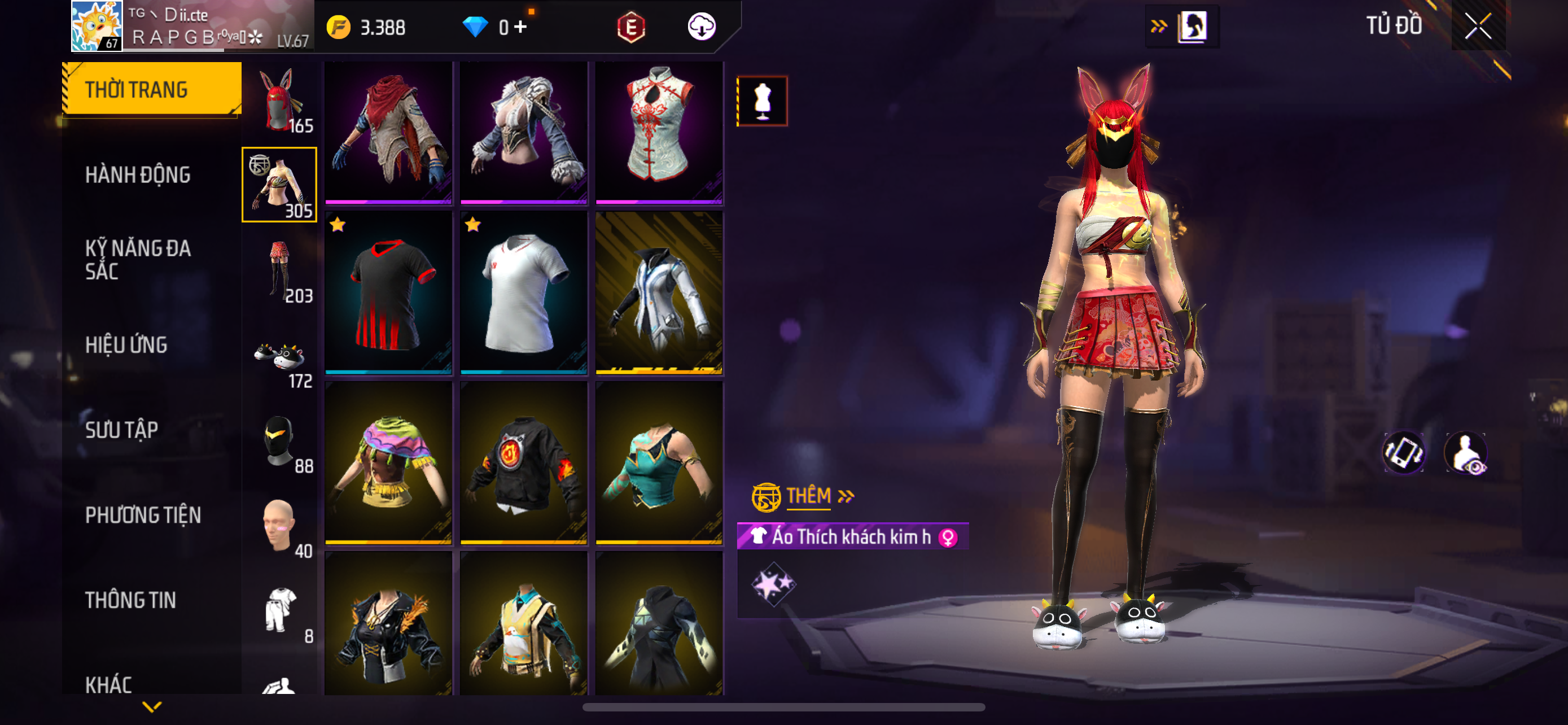1568x725 pixels.
Task: Close the wardrobe with the X button
Action: click(1478, 26)
